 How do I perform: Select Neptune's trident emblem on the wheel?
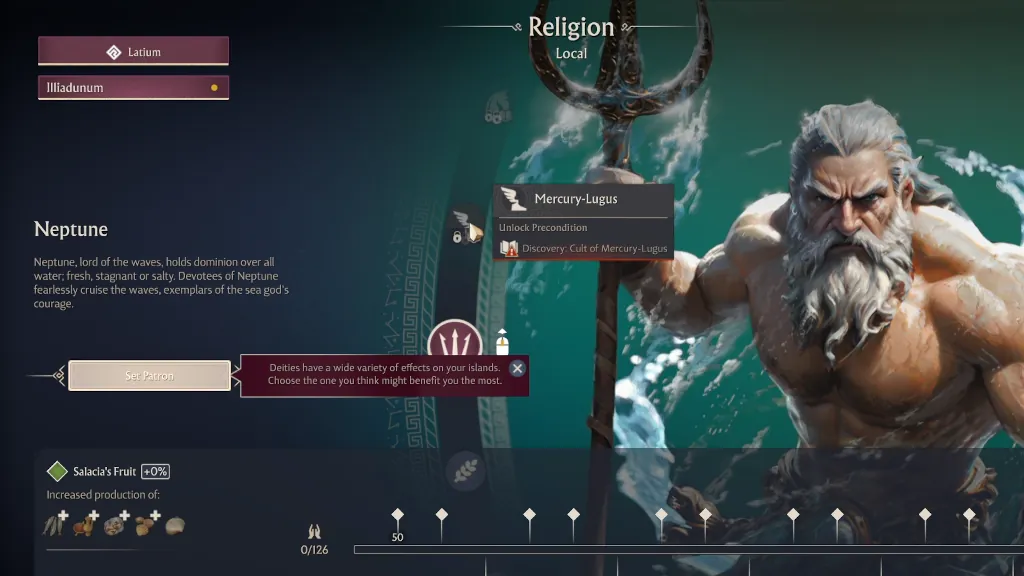coord(455,342)
